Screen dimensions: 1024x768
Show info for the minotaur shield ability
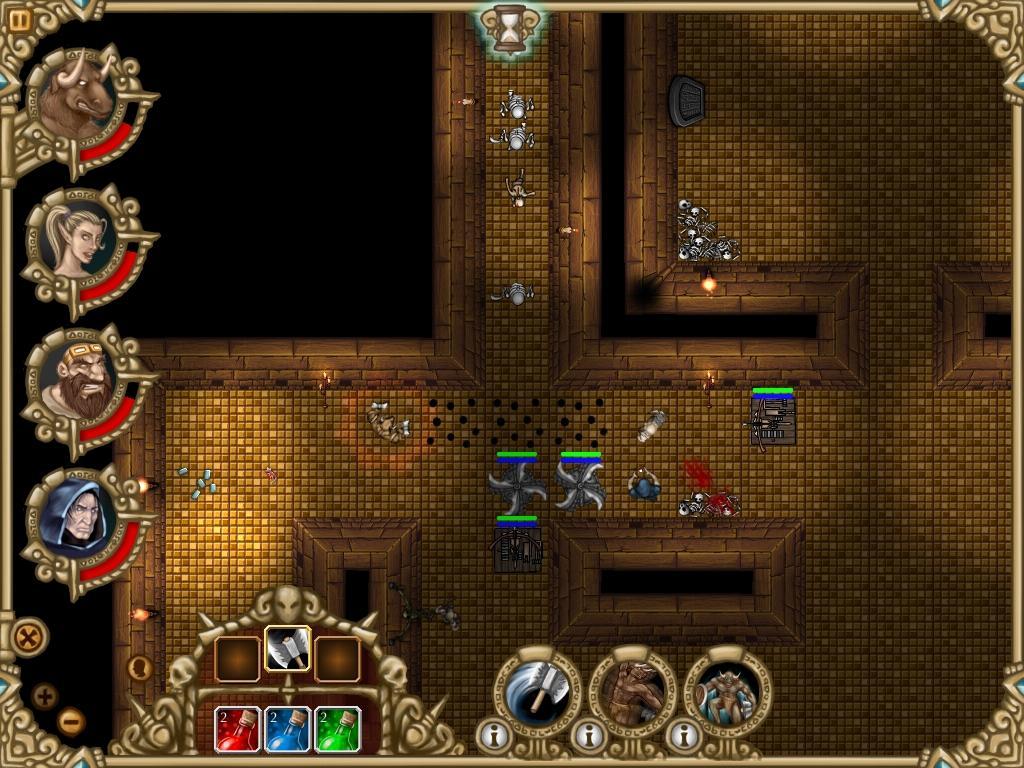[683, 736]
